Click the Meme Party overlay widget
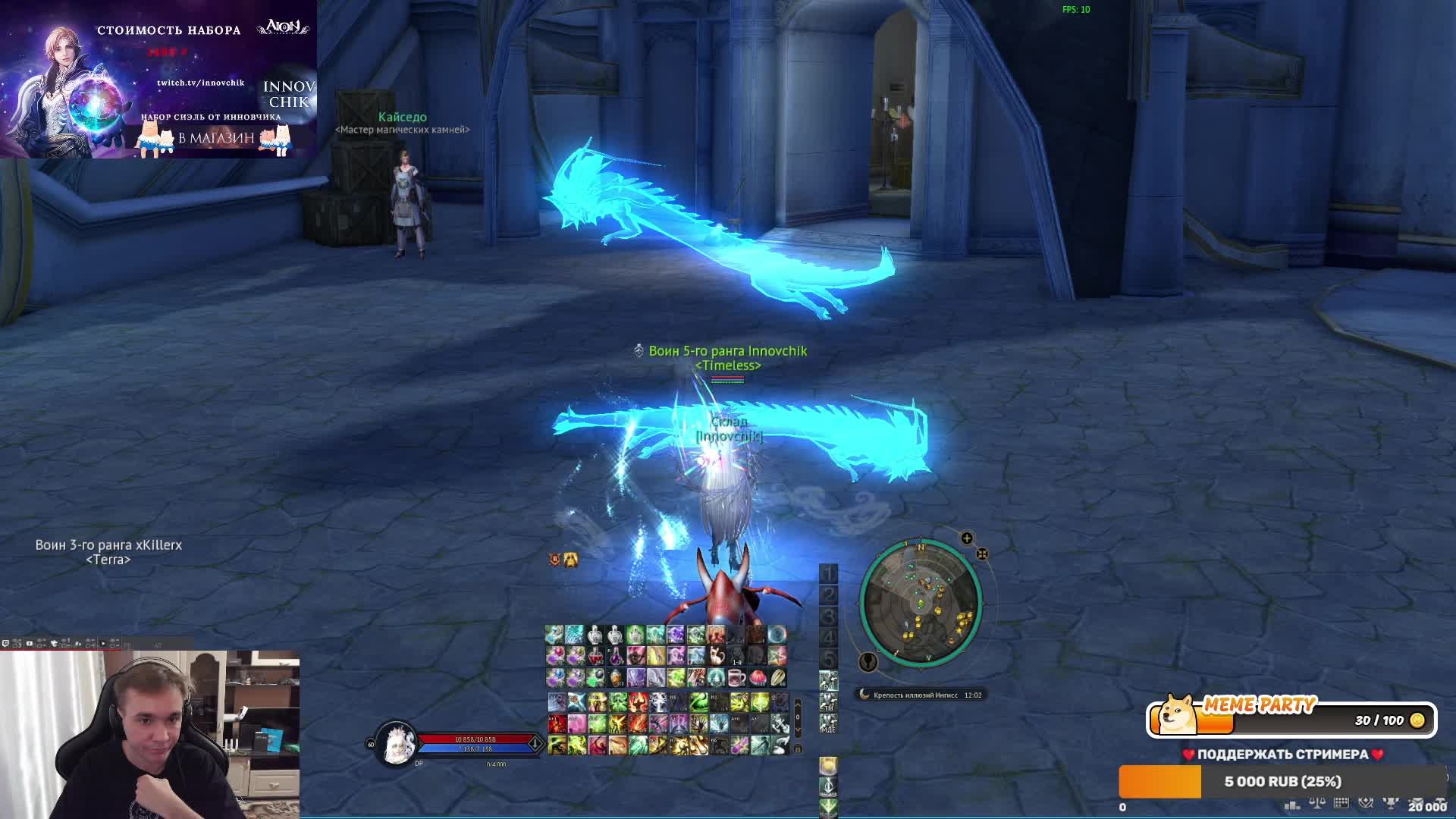Image resolution: width=1456 pixels, height=819 pixels. point(1291,719)
